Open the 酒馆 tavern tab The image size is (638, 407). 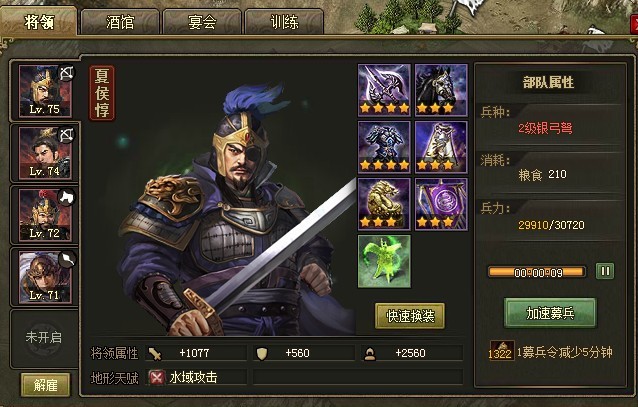pos(119,22)
